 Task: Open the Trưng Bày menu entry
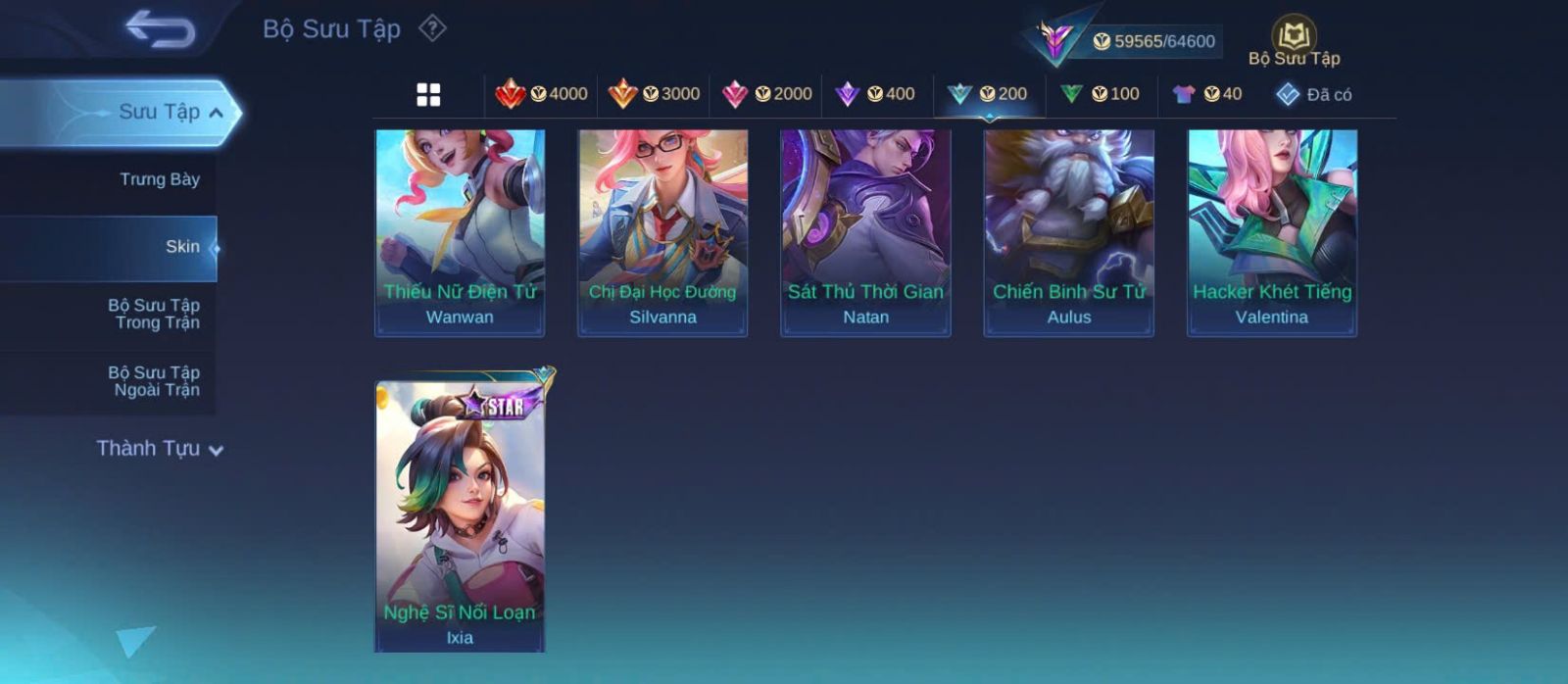pos(159,179)
